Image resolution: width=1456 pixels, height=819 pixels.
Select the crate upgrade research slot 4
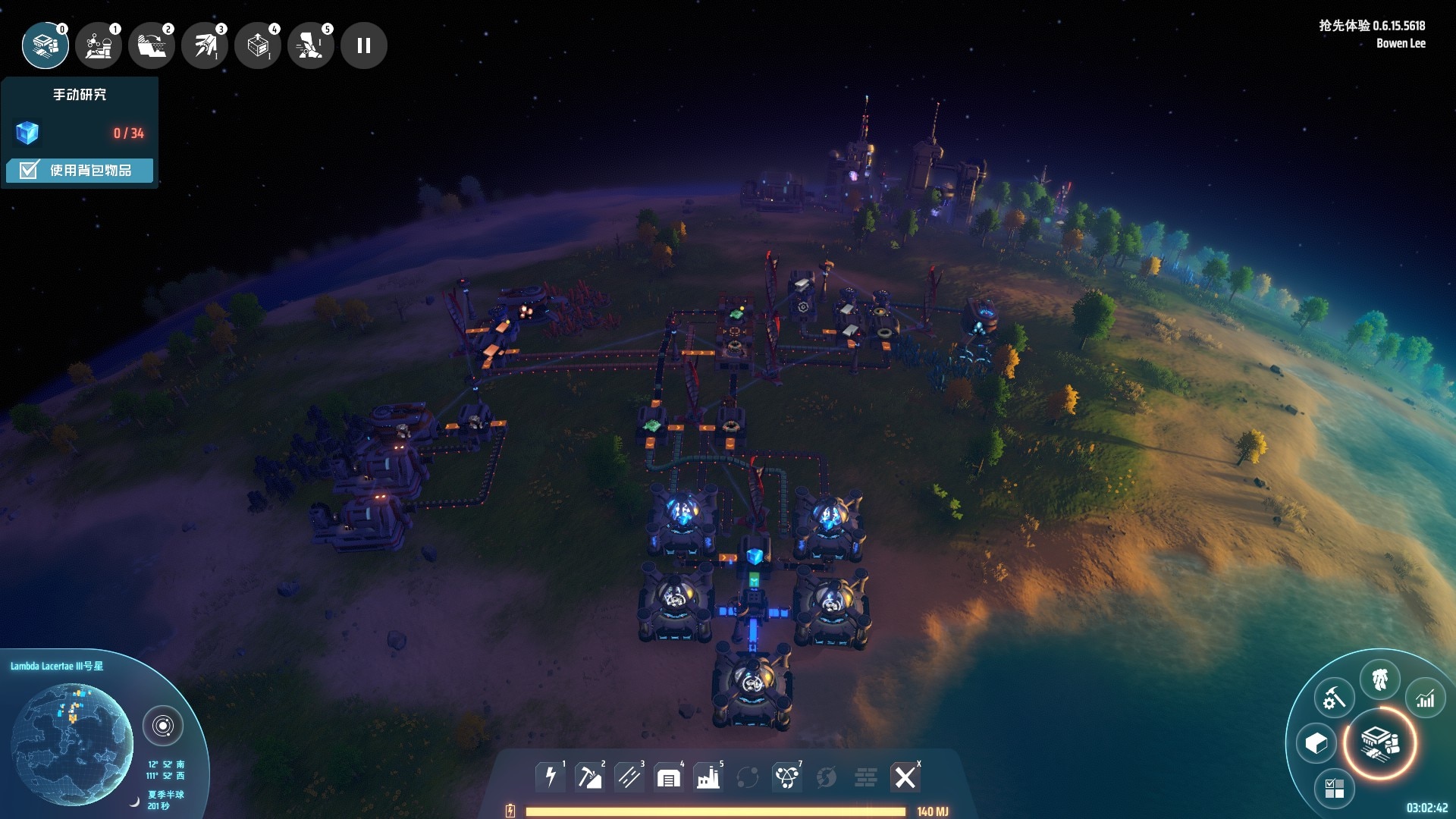point(258,45)
